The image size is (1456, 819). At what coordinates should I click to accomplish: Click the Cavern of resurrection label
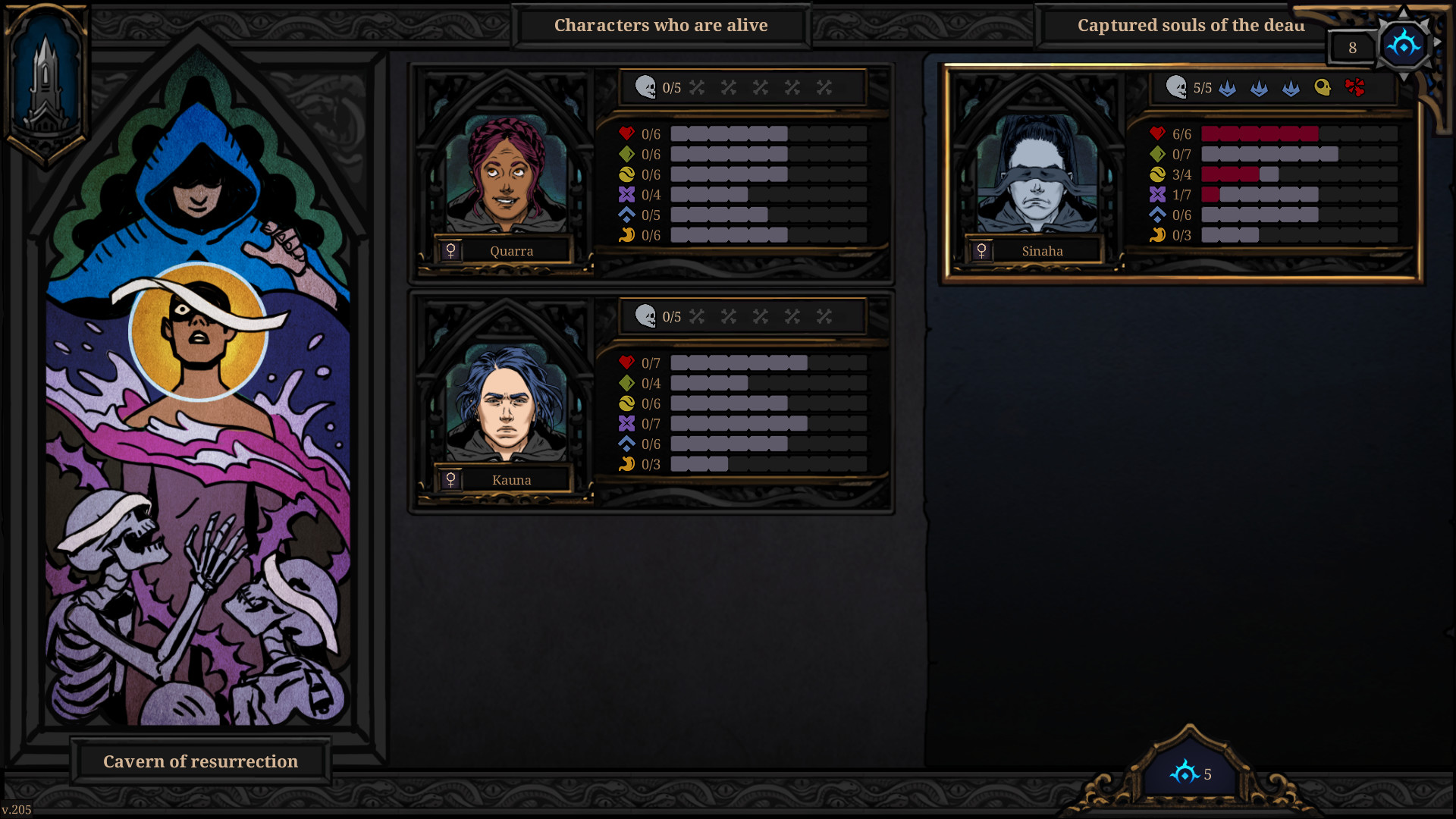pyautogui.click(x=199, y=761)
